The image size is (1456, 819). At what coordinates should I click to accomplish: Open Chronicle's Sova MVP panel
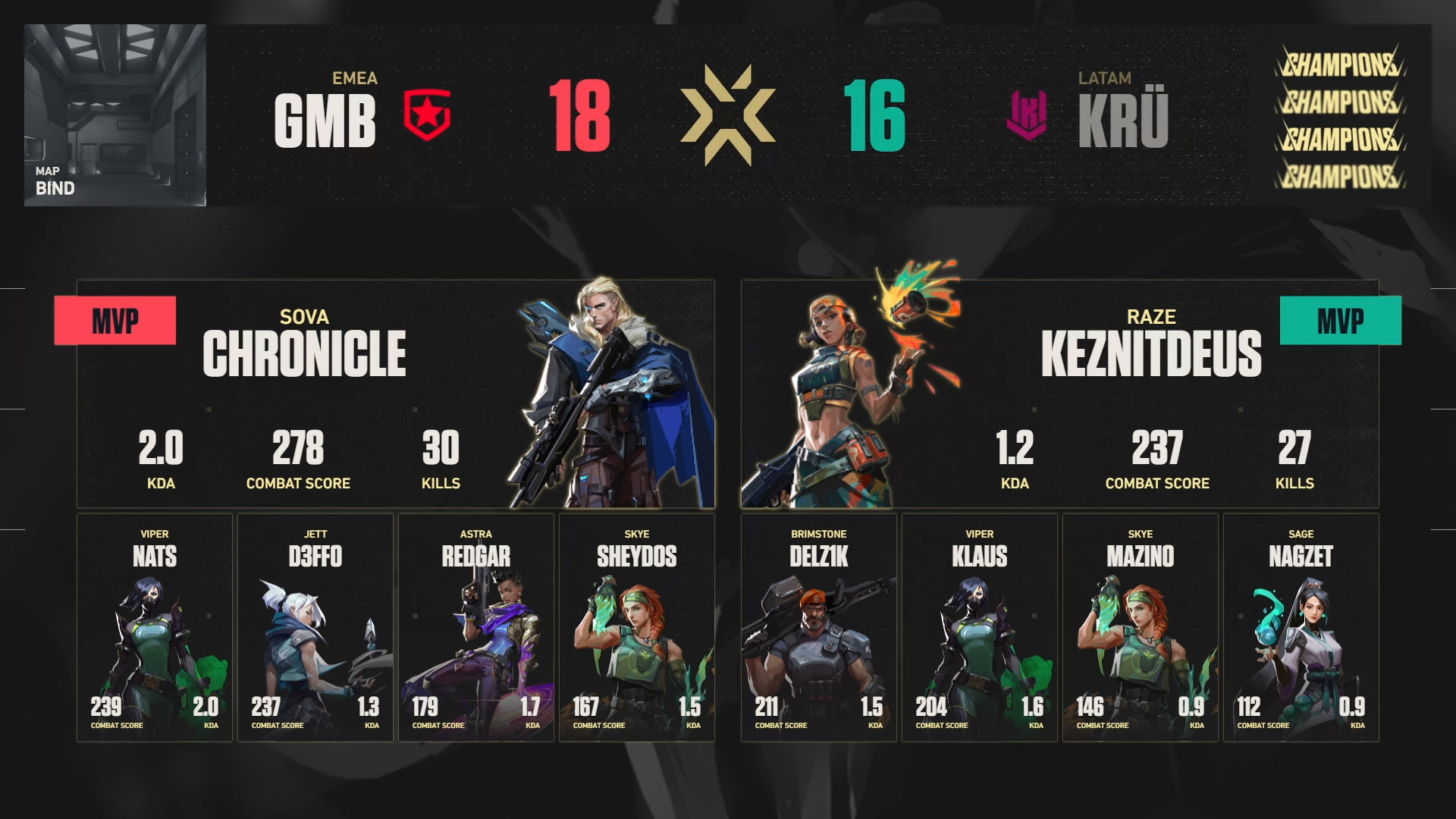395,394
